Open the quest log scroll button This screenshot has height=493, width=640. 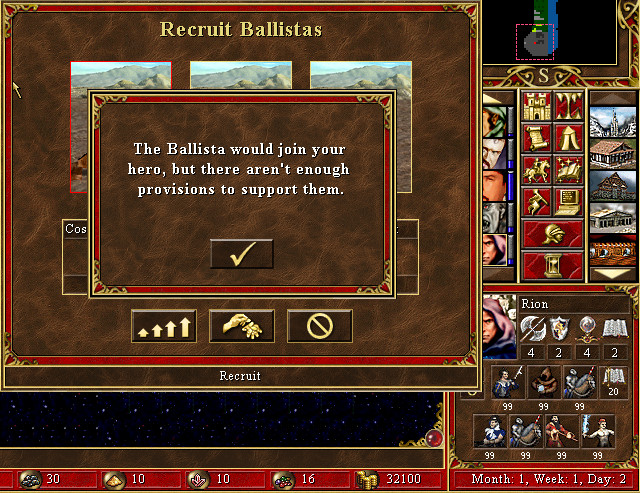(x=535, y=138)
